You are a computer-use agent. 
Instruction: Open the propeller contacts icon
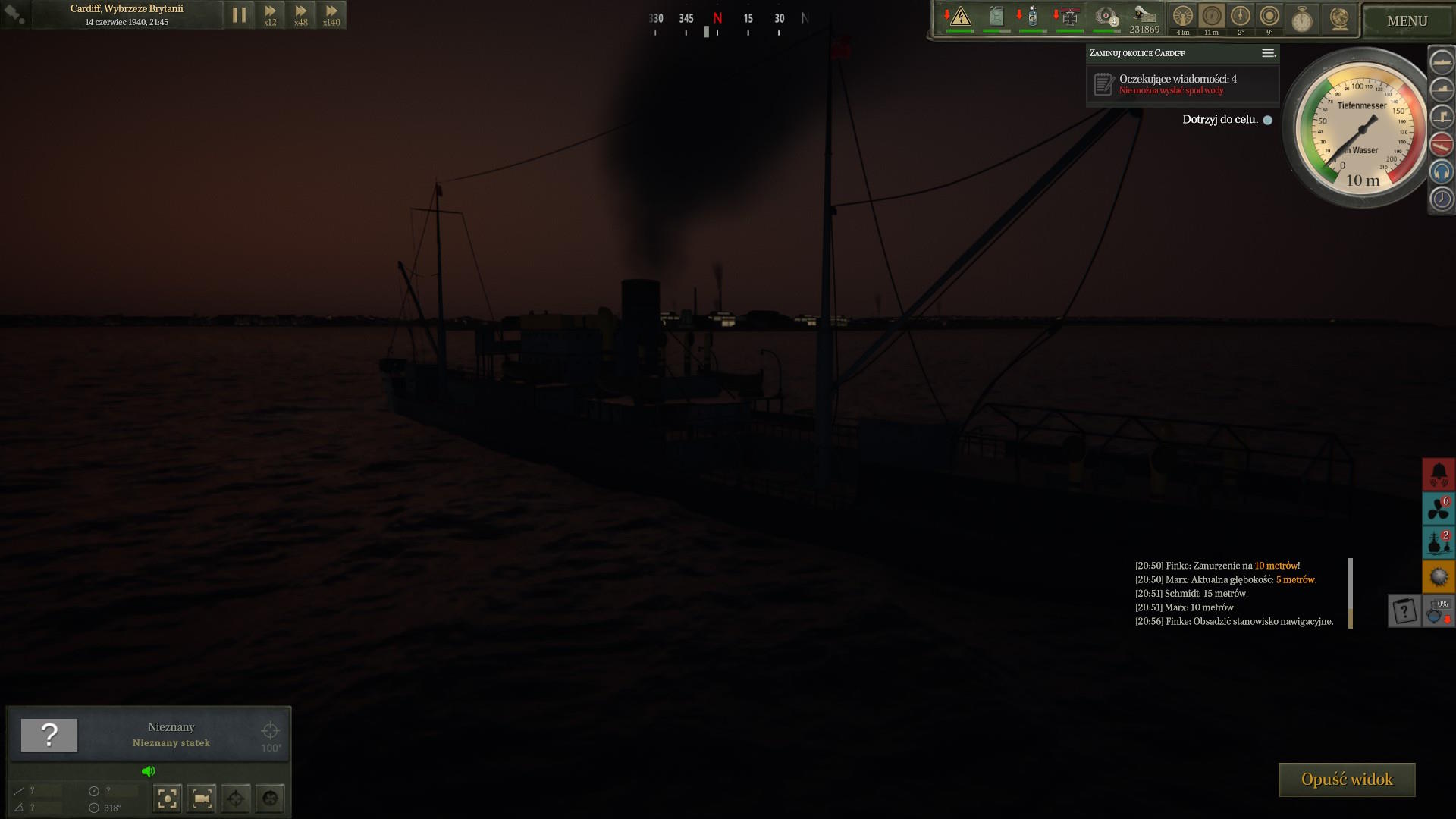tap(1439, 509)
